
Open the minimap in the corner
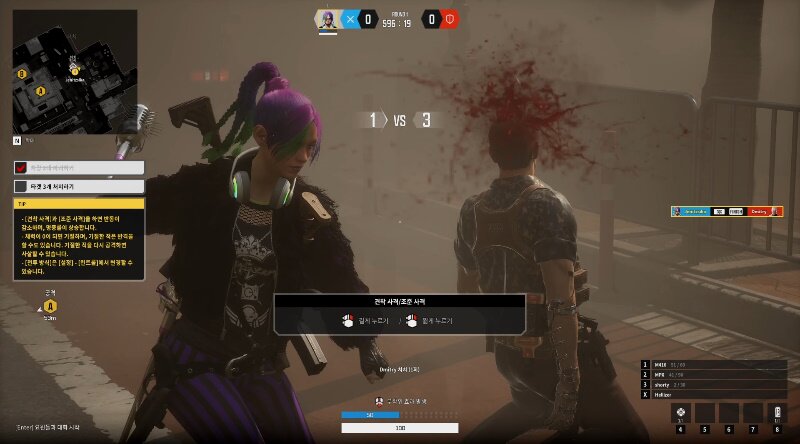click(75, 72)
